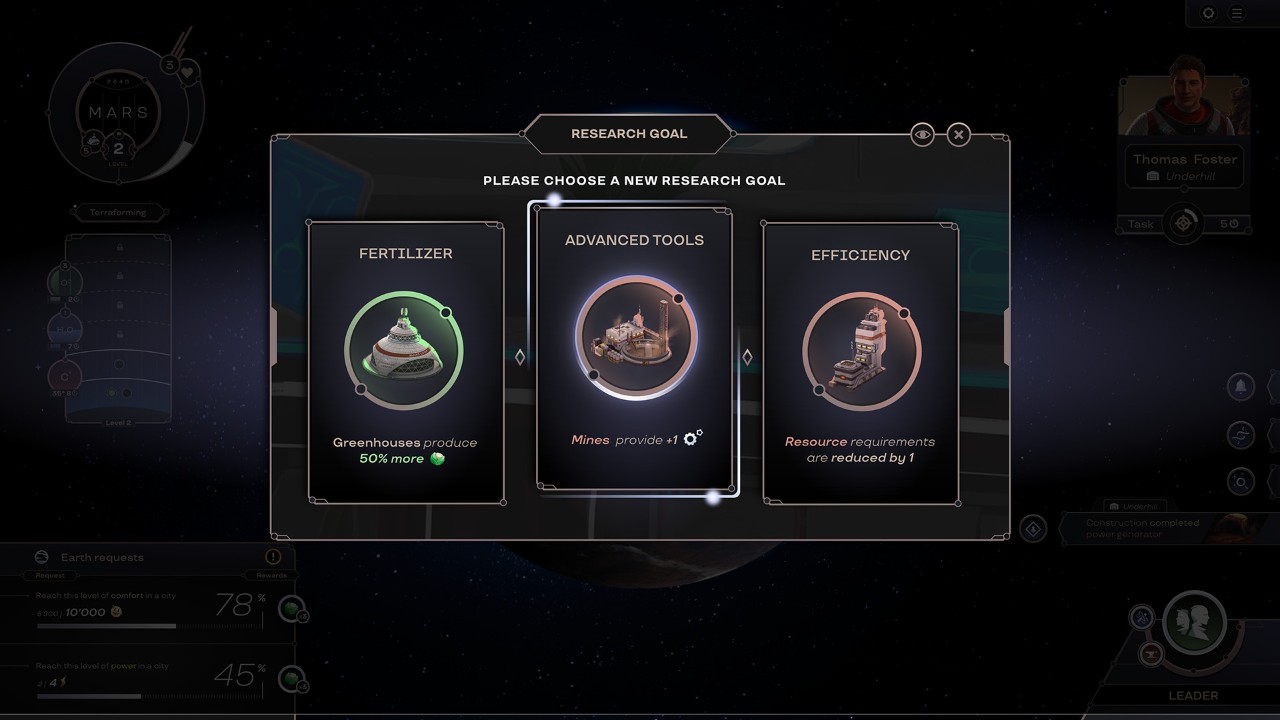Click the Task target icon on Thomas Foster's card
1280x720 pixels.
pos(1183,223)
